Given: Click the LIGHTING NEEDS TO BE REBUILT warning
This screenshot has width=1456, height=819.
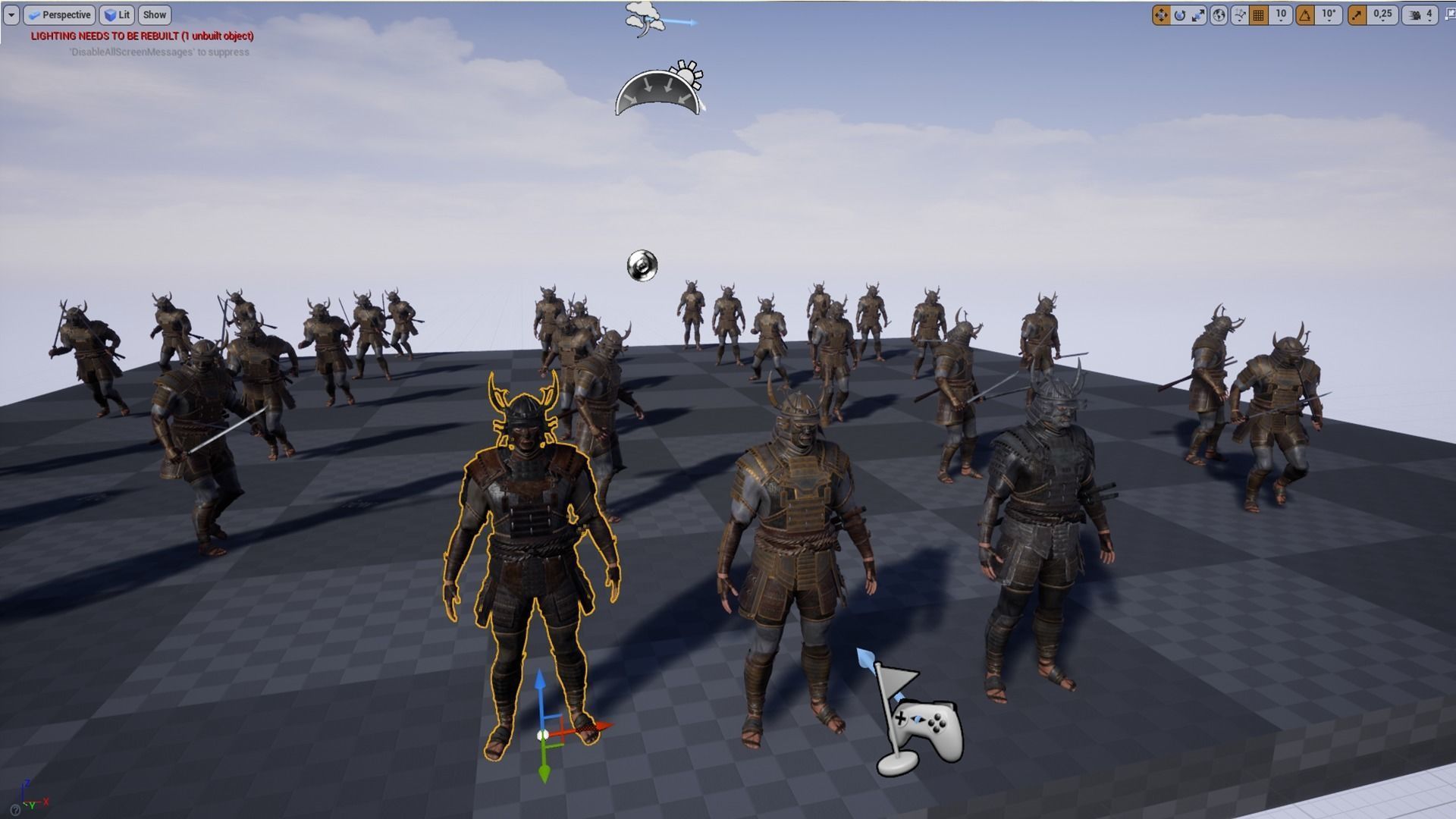Looking at the screenshot, I should (142, 36).
